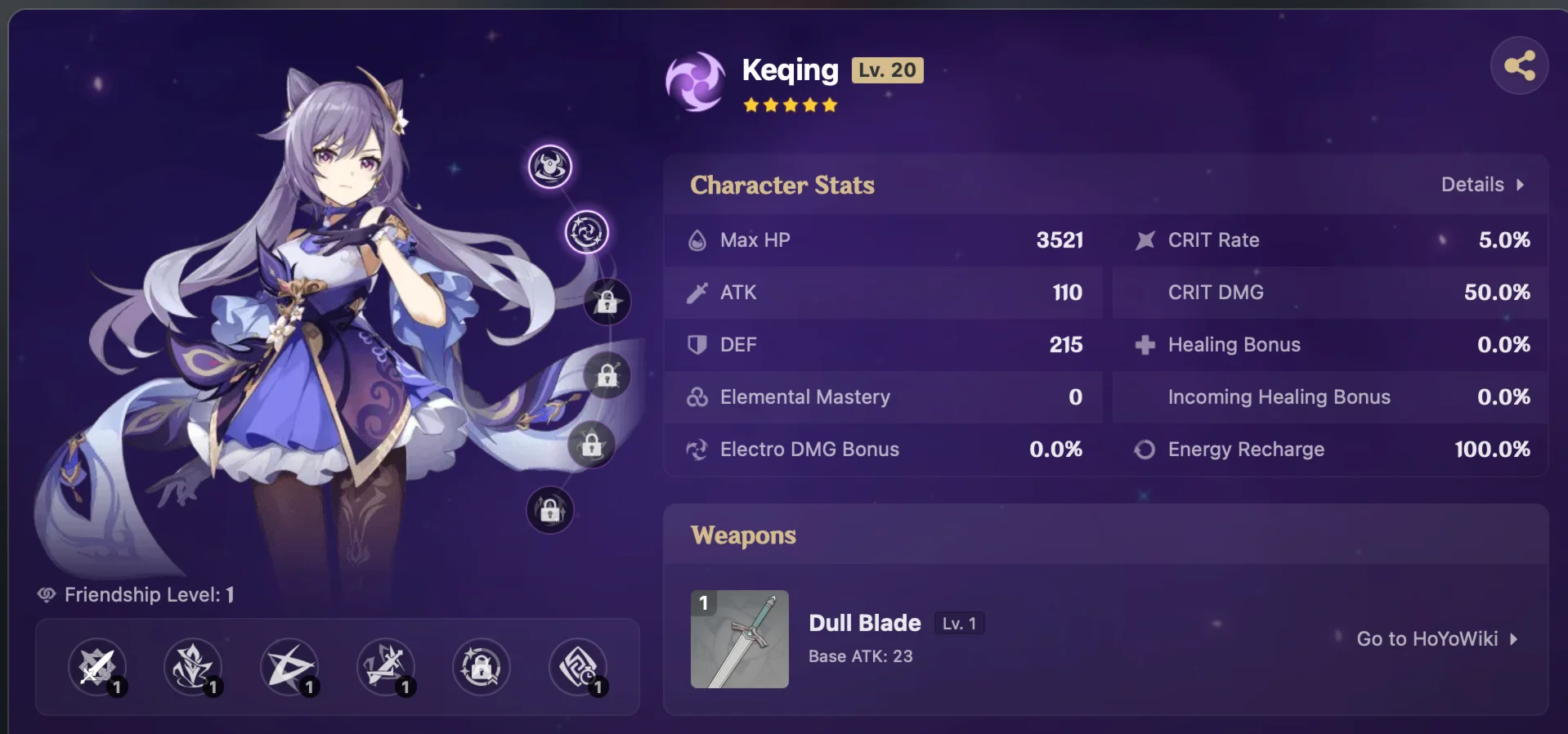
Task: Click the Electro element icon beside Keqing's name
Action: tap(694, 82)
